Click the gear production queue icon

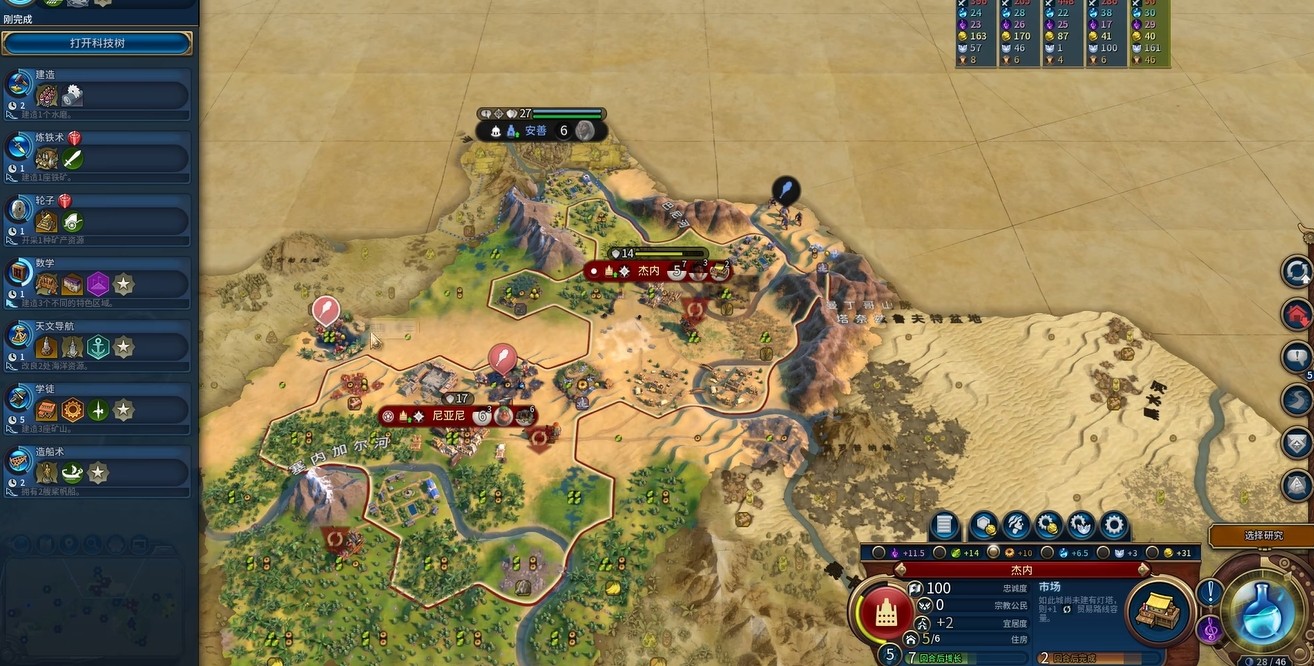(x=1113, y=525)
